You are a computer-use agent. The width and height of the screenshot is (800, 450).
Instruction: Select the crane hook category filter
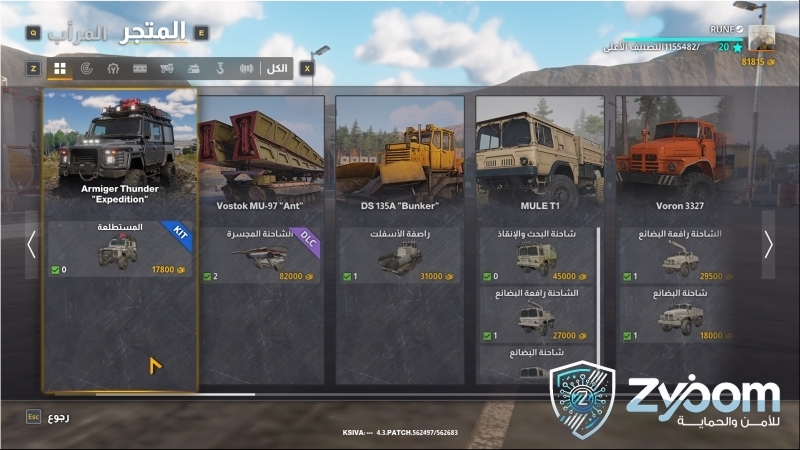(x=221, y=68)
